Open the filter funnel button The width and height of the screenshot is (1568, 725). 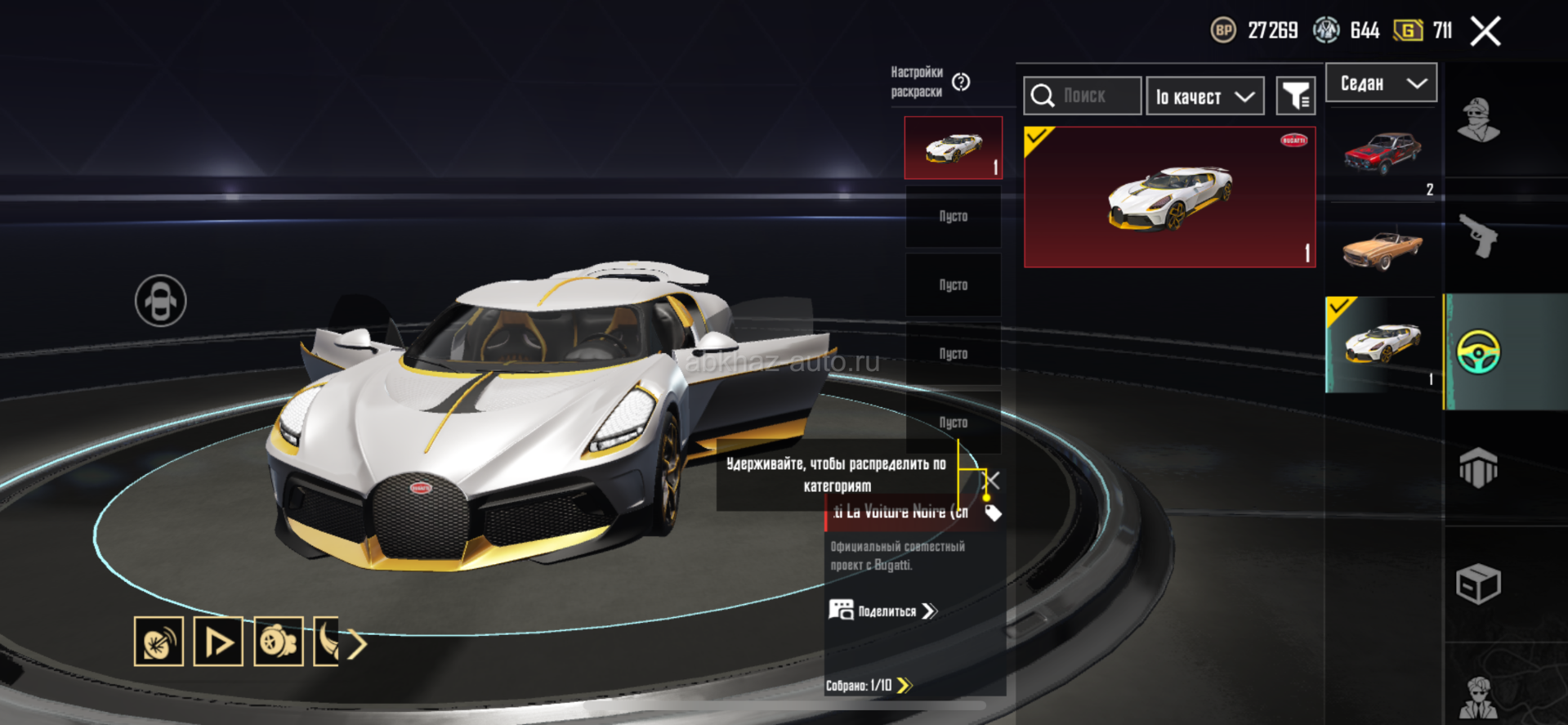click(1295, 97)
